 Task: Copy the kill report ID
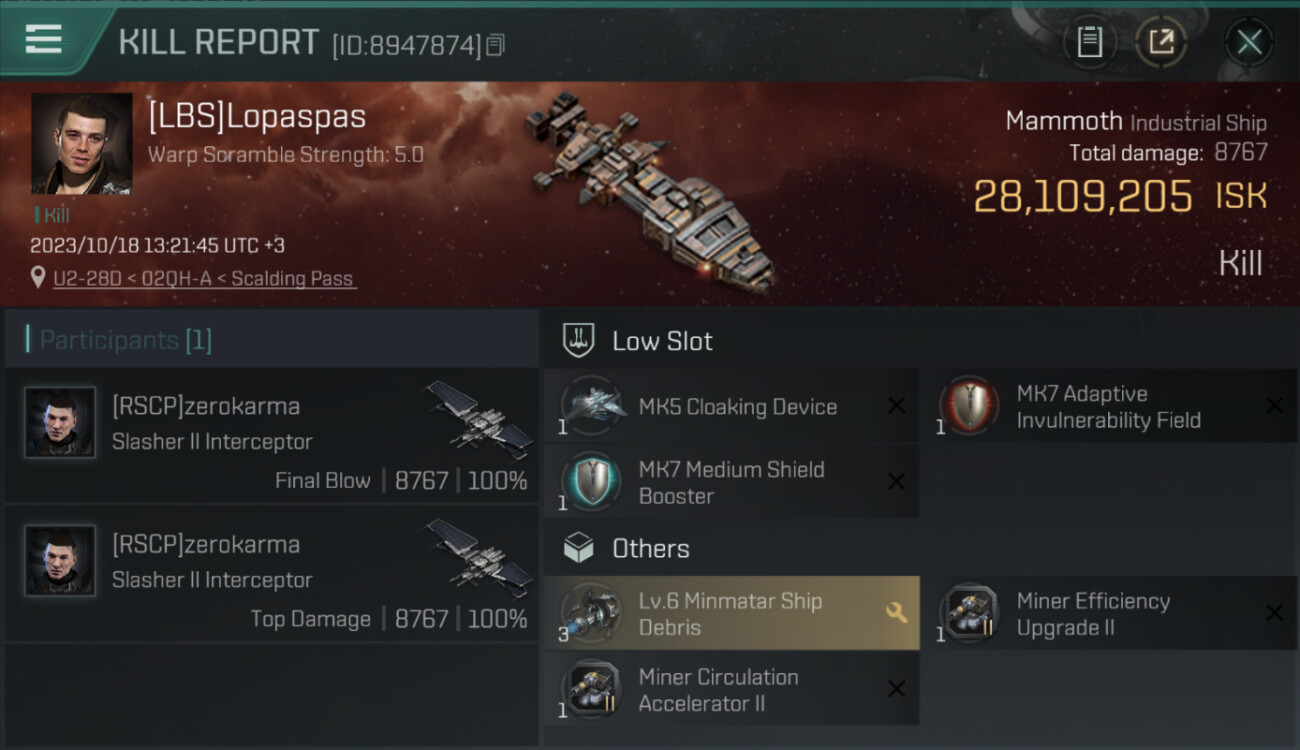496,44
